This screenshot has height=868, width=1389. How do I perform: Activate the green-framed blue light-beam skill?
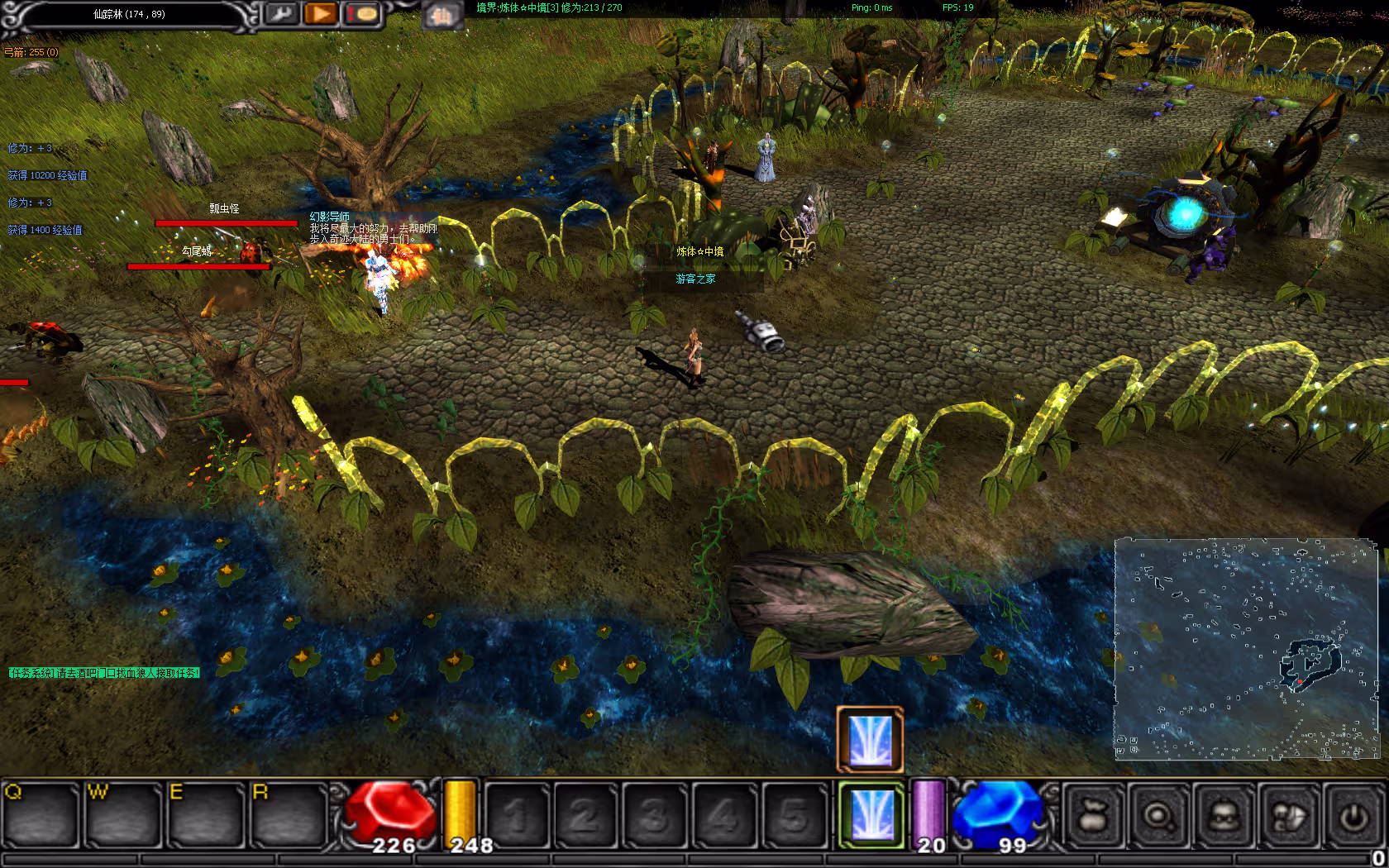coord(871,816)
